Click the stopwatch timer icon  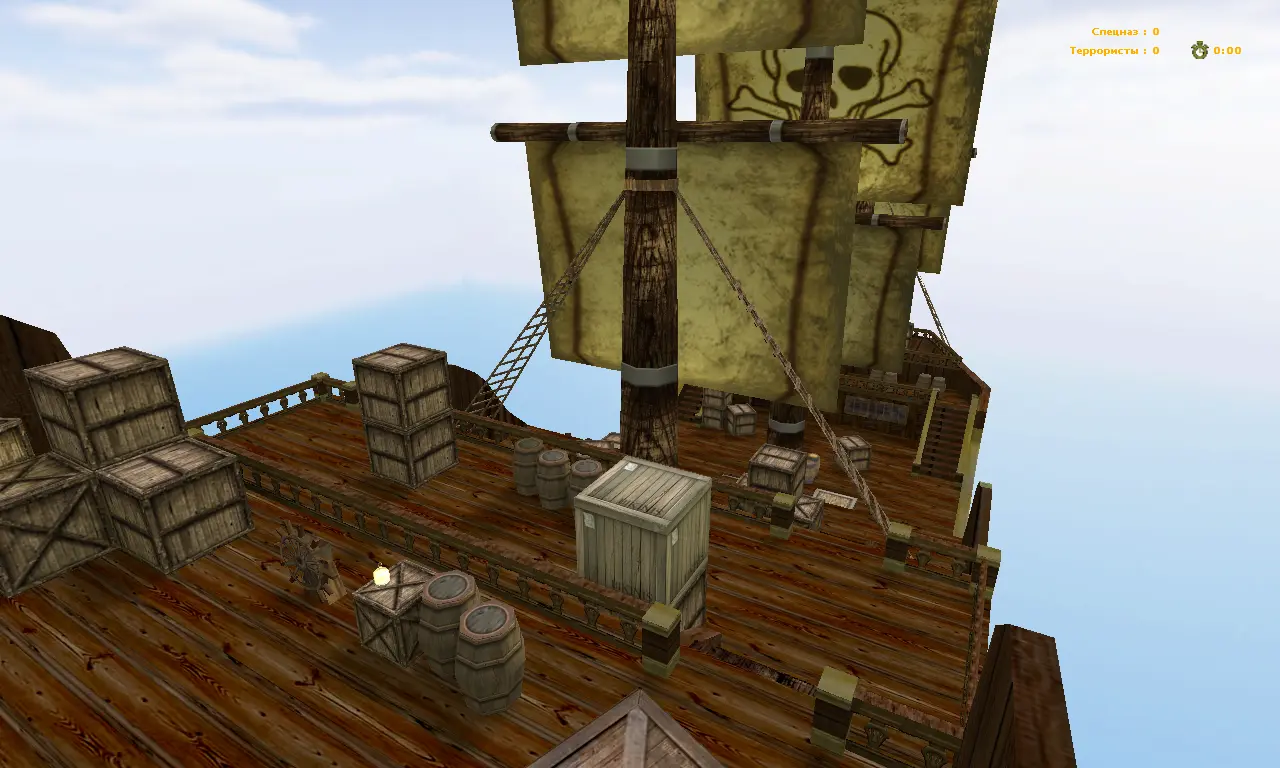click(x=1197, y=50)
